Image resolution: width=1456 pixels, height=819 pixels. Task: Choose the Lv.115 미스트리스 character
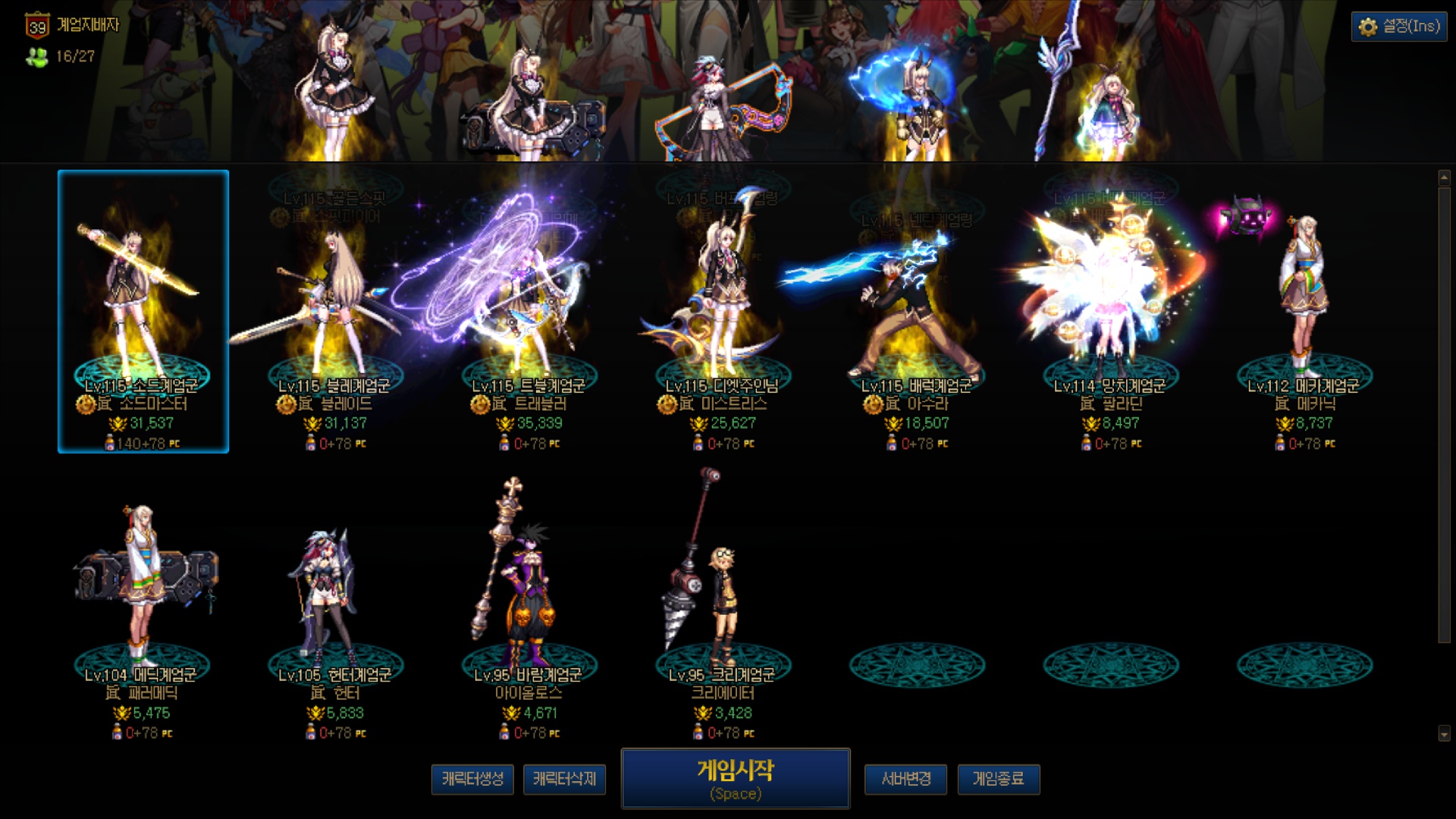pyautogui.click(x=723, y=311)
